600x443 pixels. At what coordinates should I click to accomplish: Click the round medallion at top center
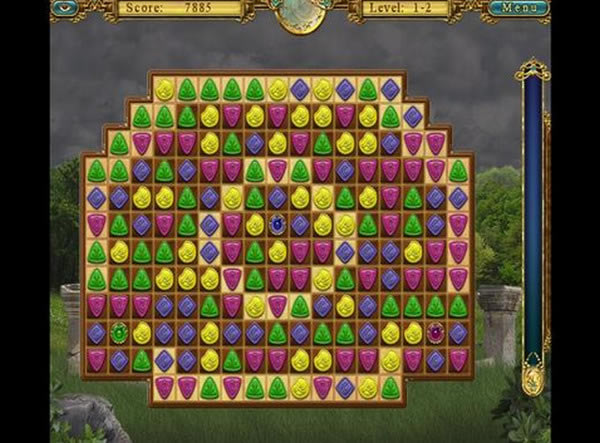(x=300, y=12)
